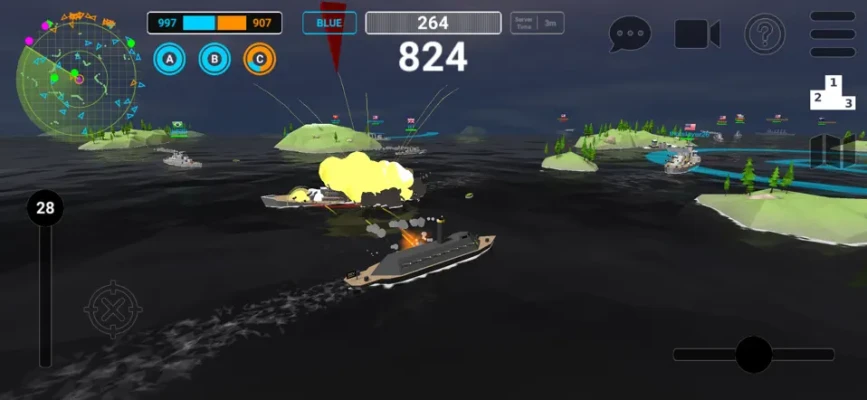Tap the video camera icon

pyautogui.click(x=697, y=34)
